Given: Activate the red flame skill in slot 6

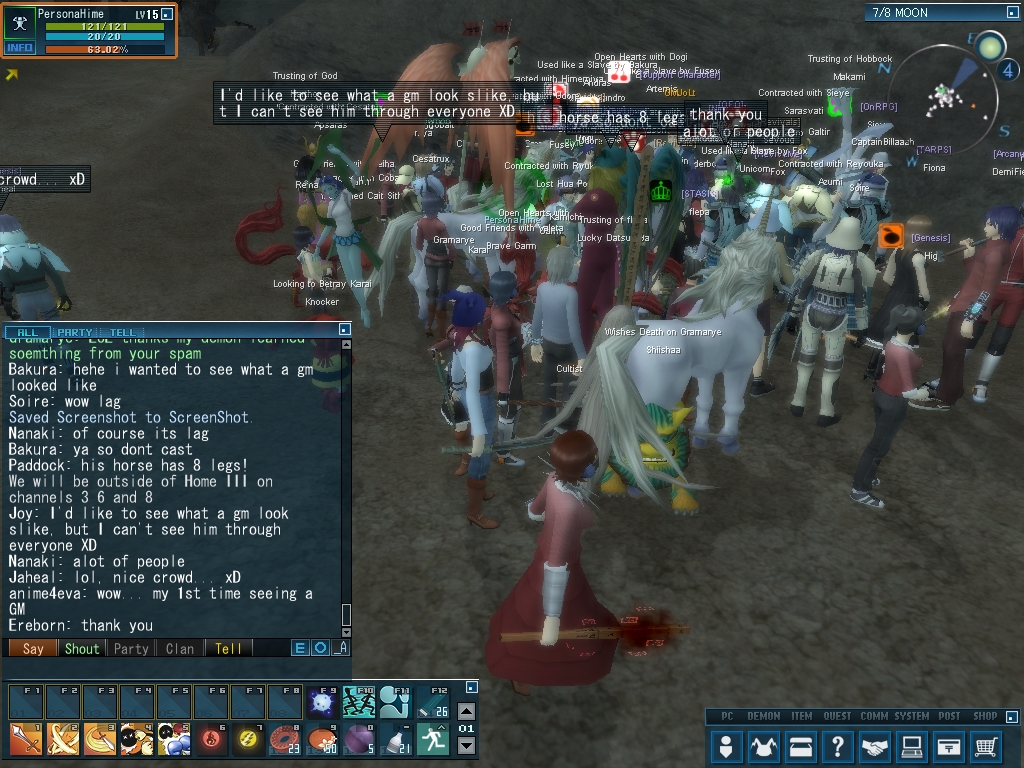Looking at the screenshot, I should pyautogui.click(x=211, y=739).
